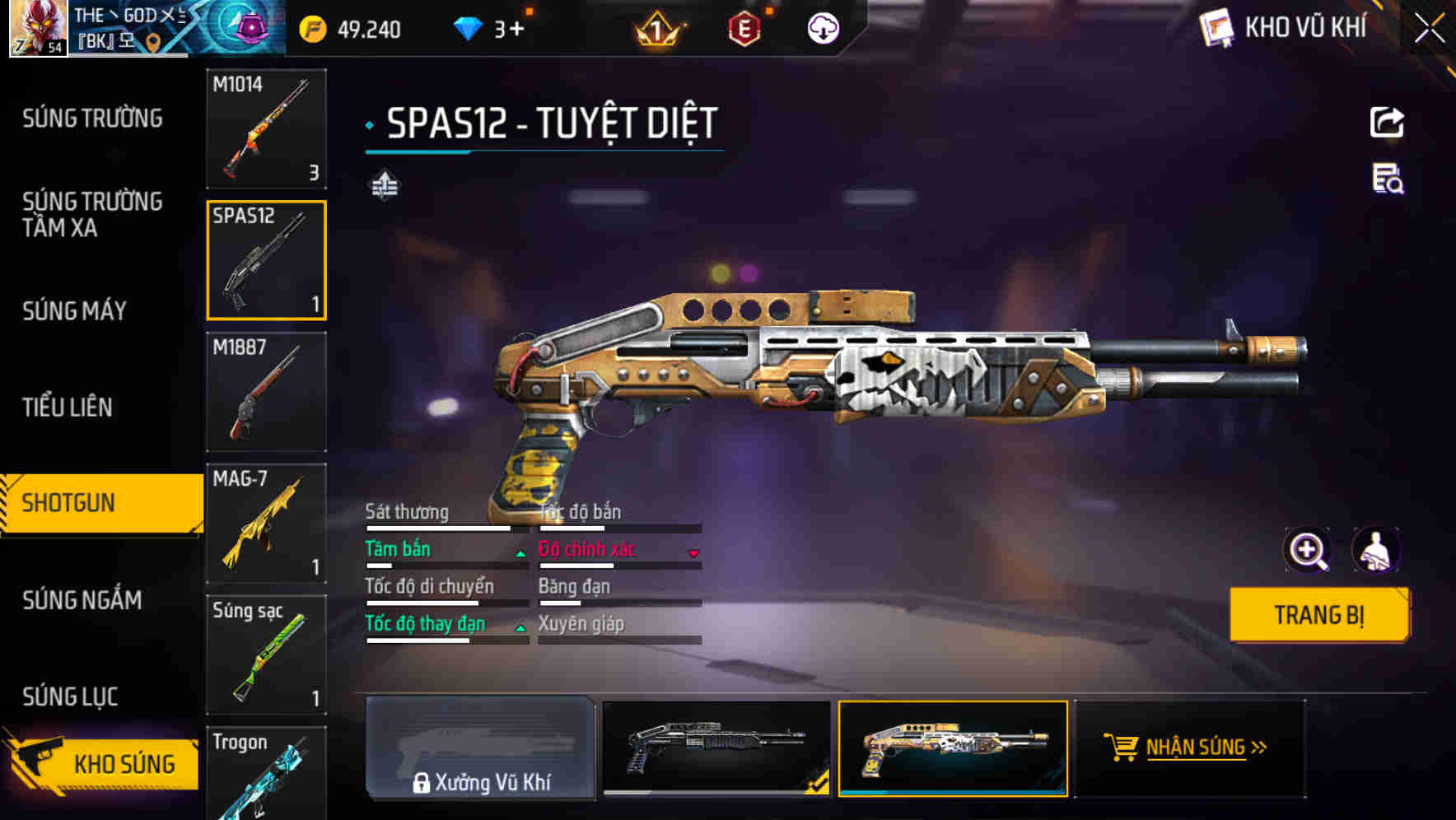The image size is (1456, 820).
Task: Select the Trogon weapon tile
Action: 266,774
